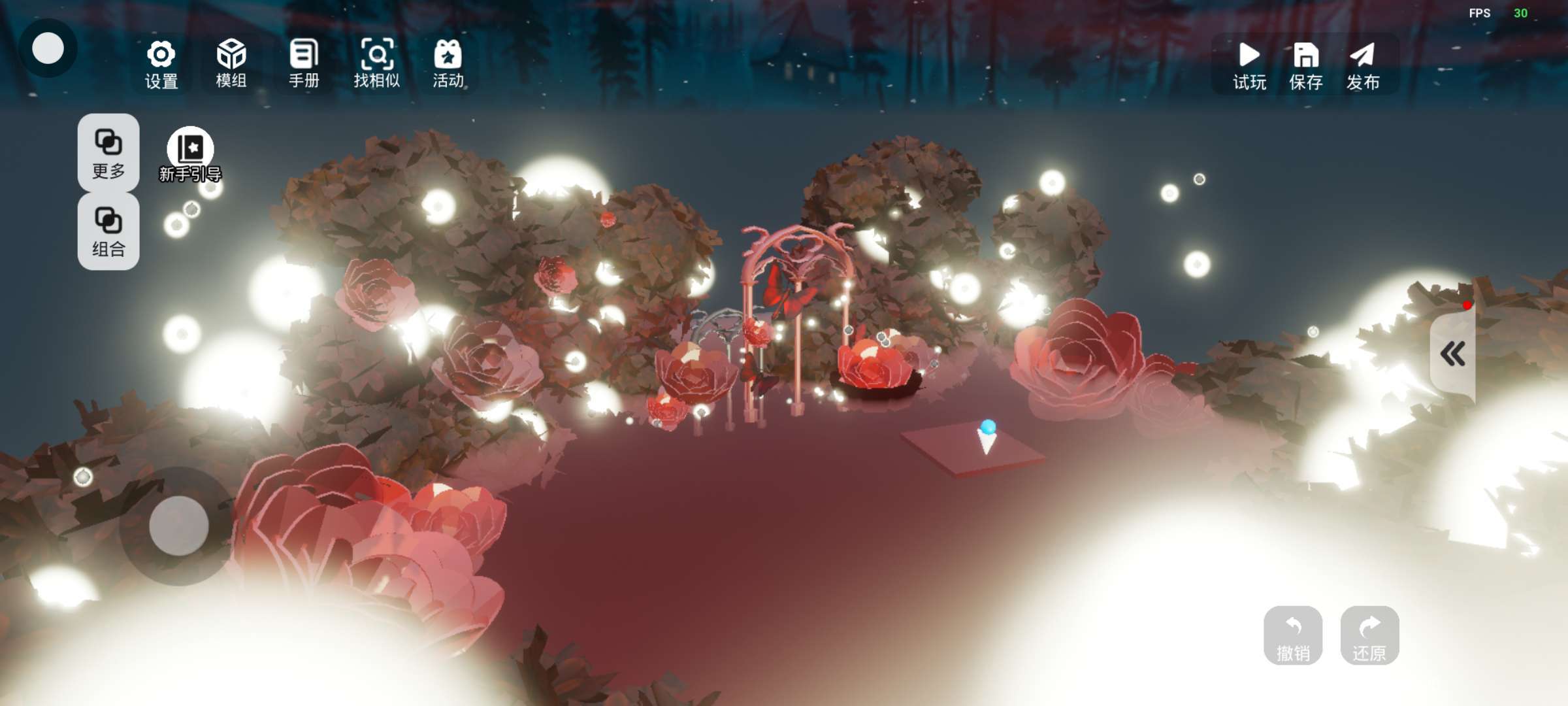Start 试玩 test play

tap(1249, 65)
